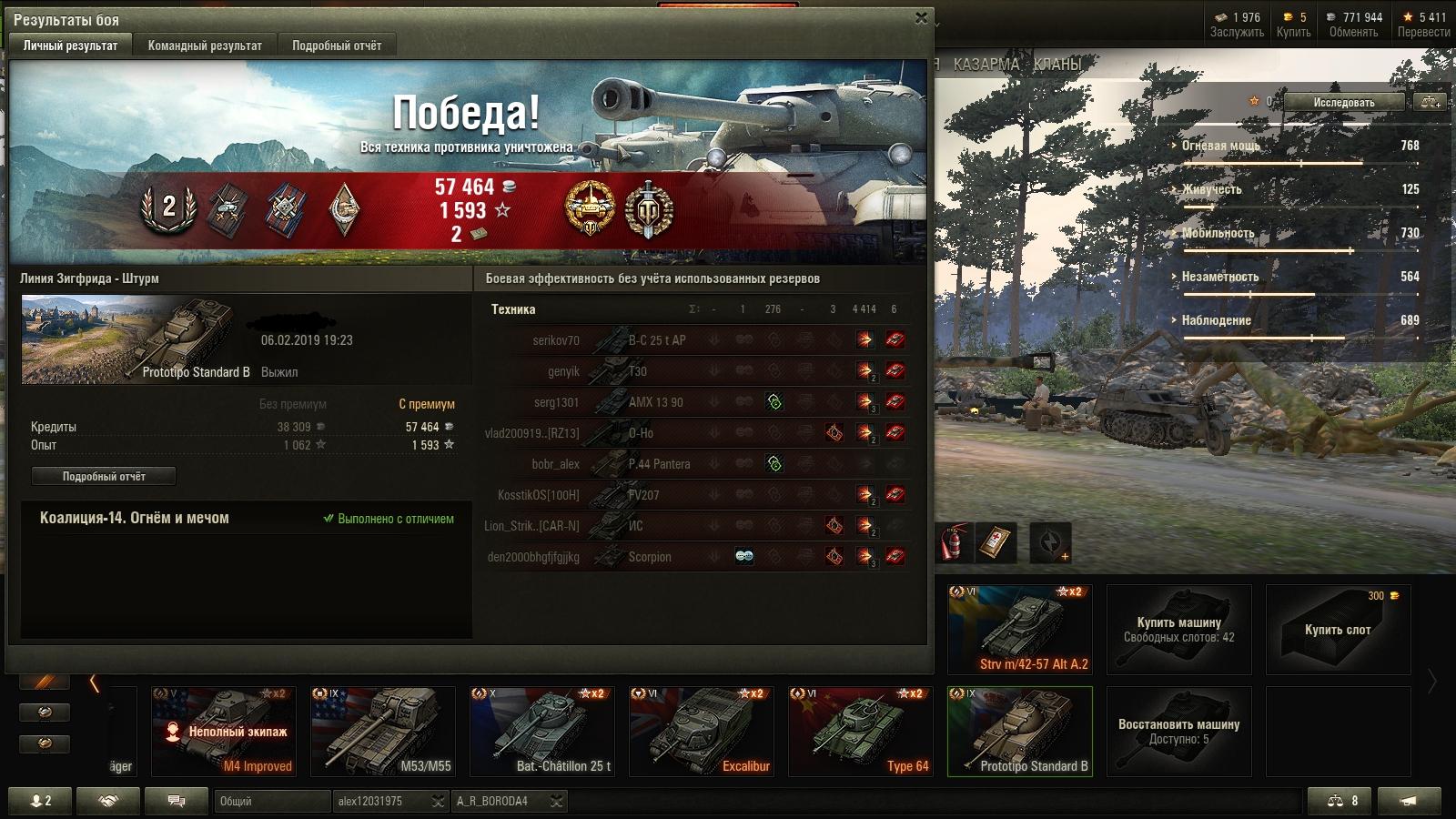Select the Личный результат tab
Image resolution: width=1456 pixels, height=819 pixels.
tap(70, 45)
